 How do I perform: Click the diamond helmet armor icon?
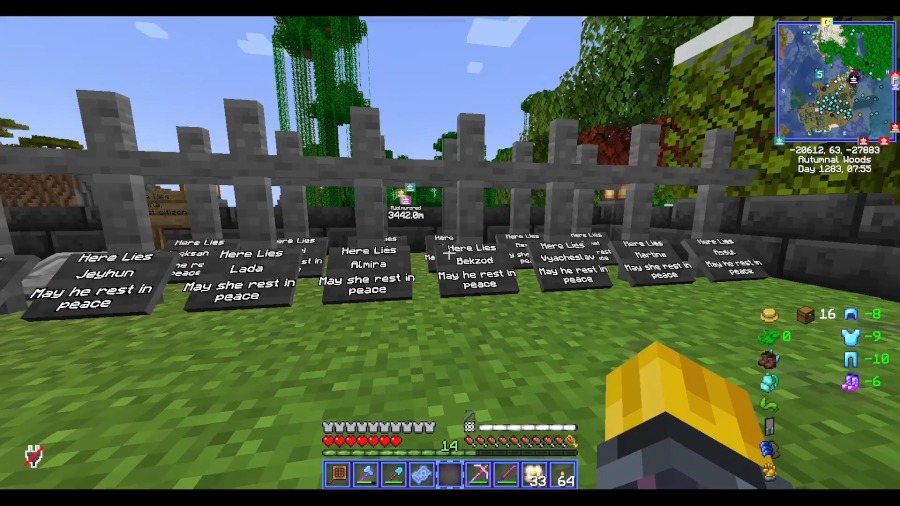(x=851, y=314)
